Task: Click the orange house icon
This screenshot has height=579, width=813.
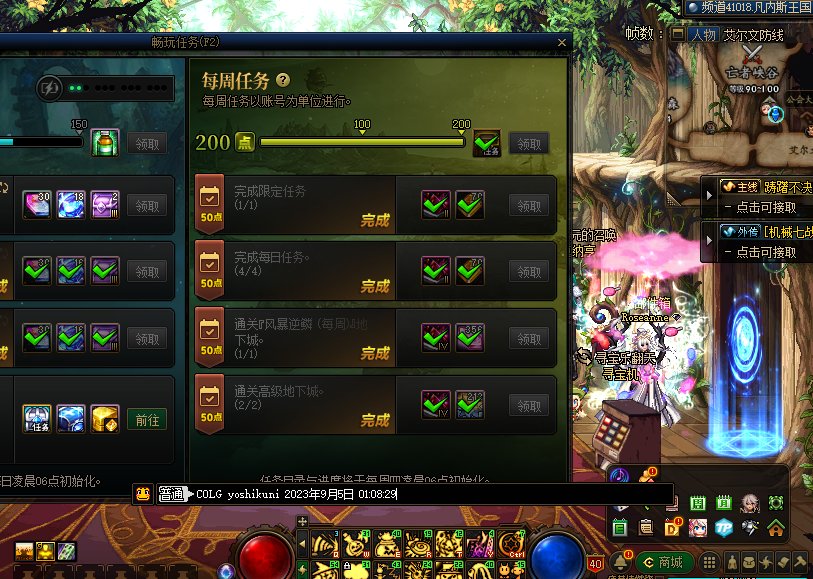Action: coord(776,527)
